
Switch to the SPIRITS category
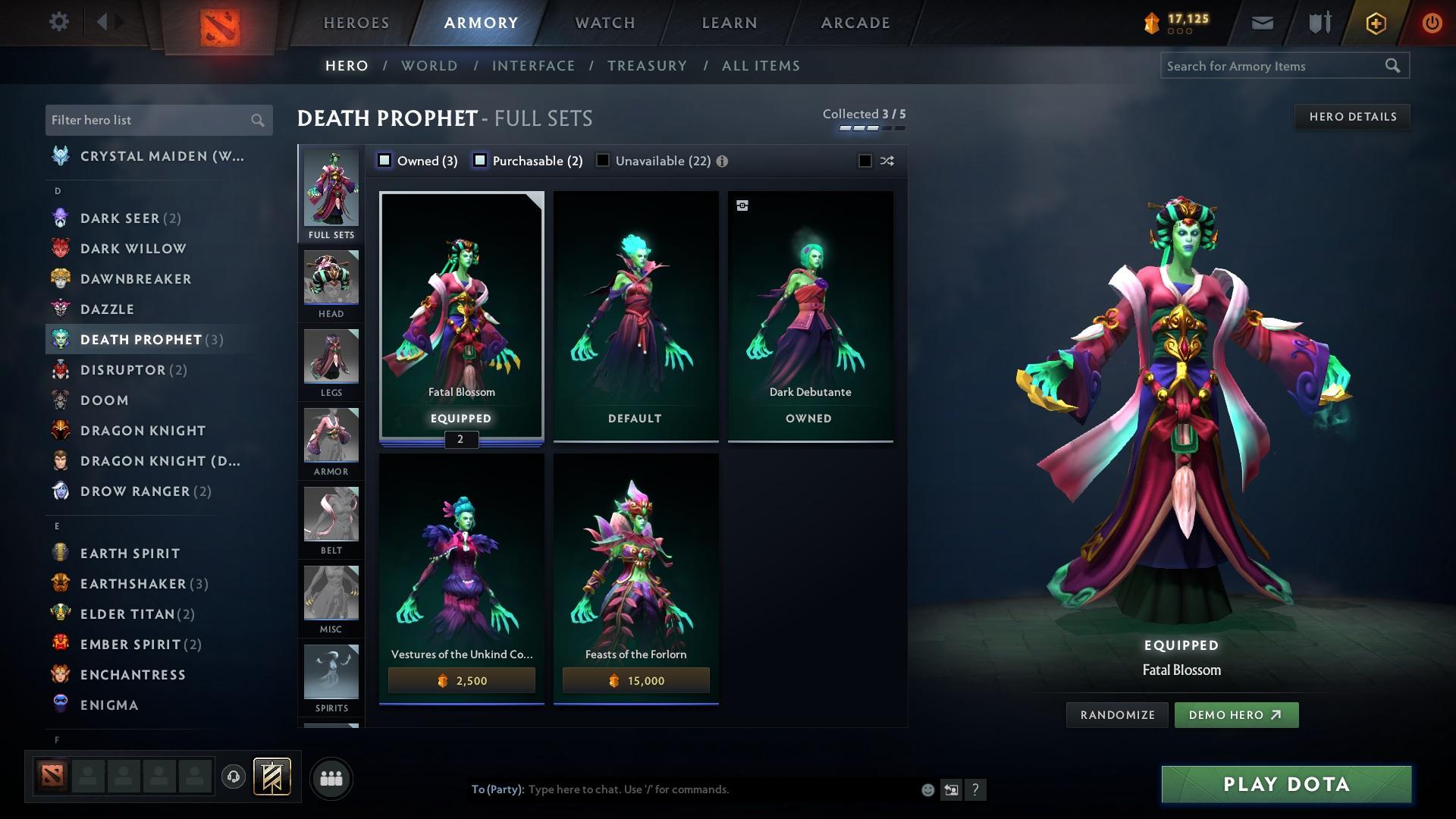point(331,673)
